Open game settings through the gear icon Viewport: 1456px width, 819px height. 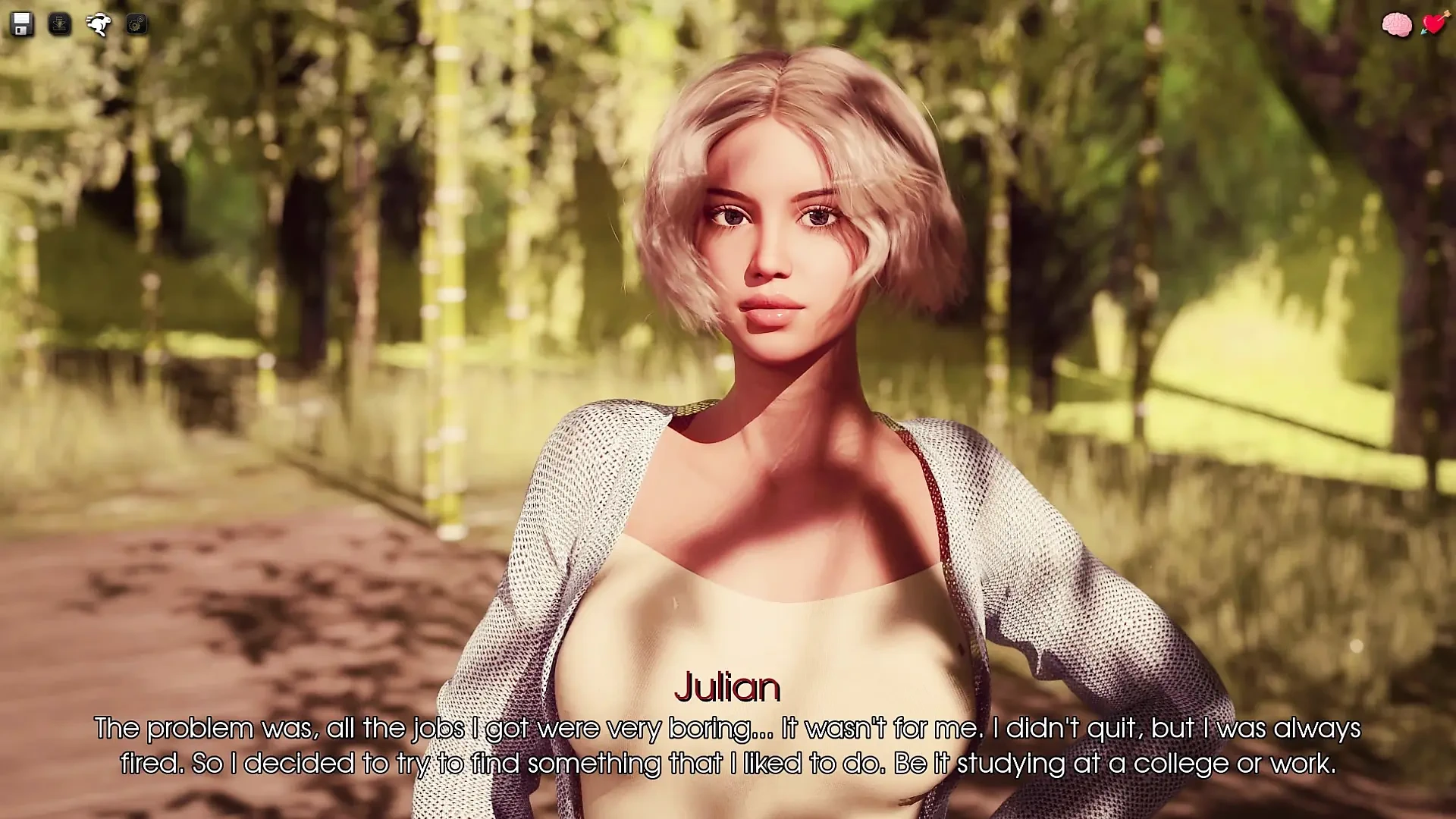(x=135, y=25)
